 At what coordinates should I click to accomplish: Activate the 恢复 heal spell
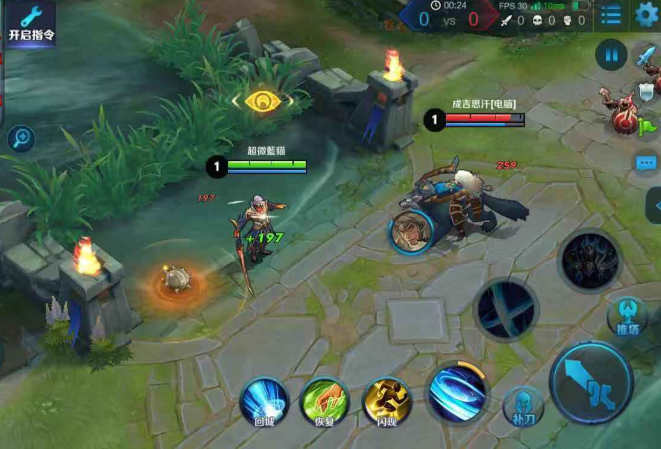(x=322, y=400)
